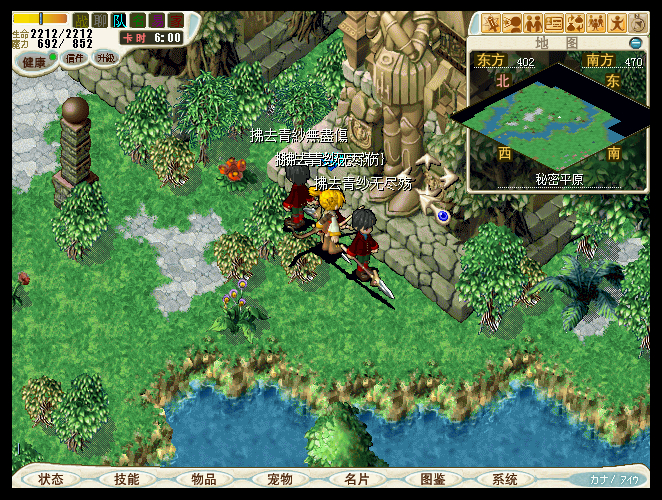Viewport: 662px width, 500px height.
Task: Click the 升級 level-up button
Action: tap(106, 58)
